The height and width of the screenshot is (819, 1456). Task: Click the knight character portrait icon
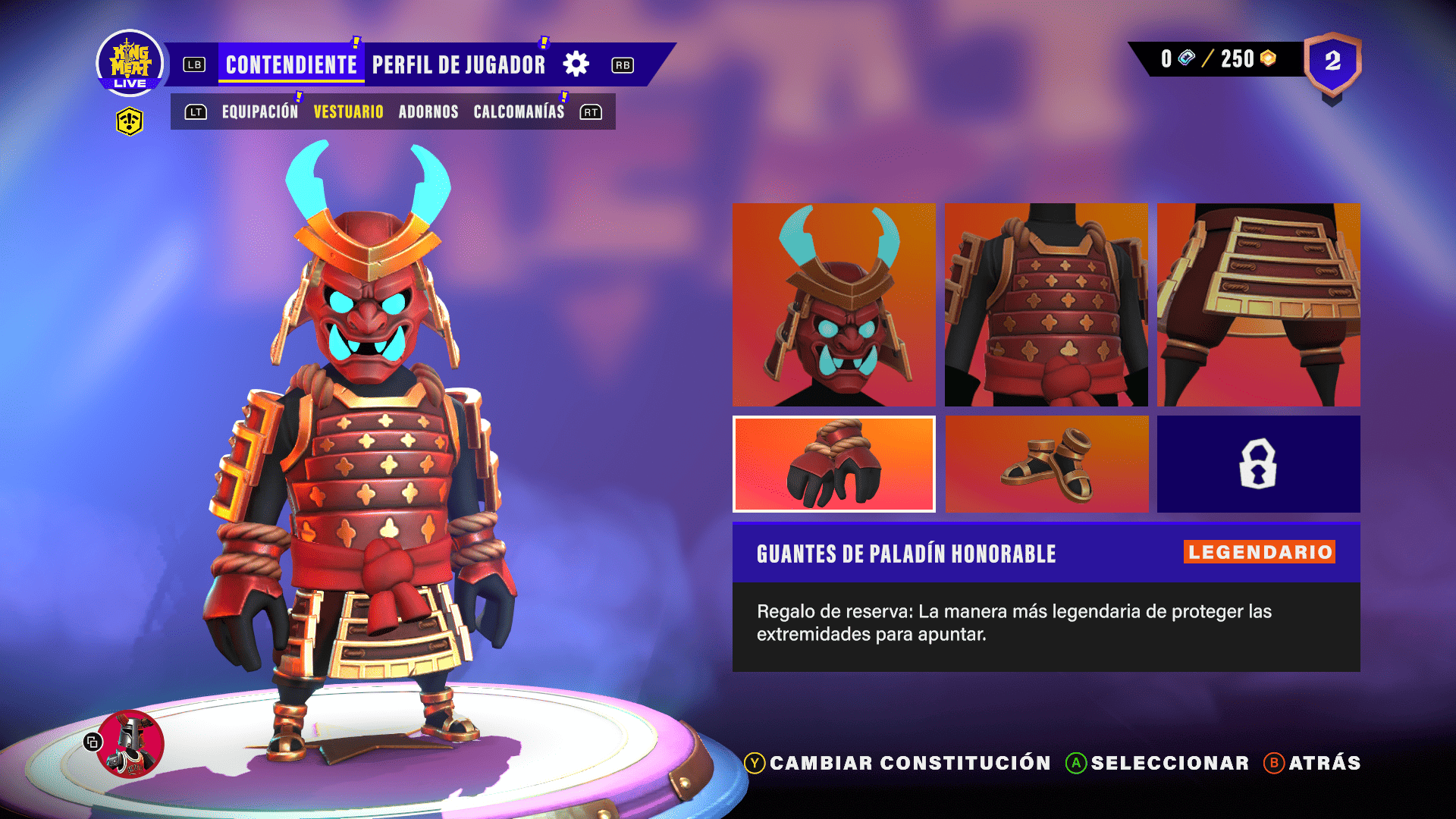130,744
